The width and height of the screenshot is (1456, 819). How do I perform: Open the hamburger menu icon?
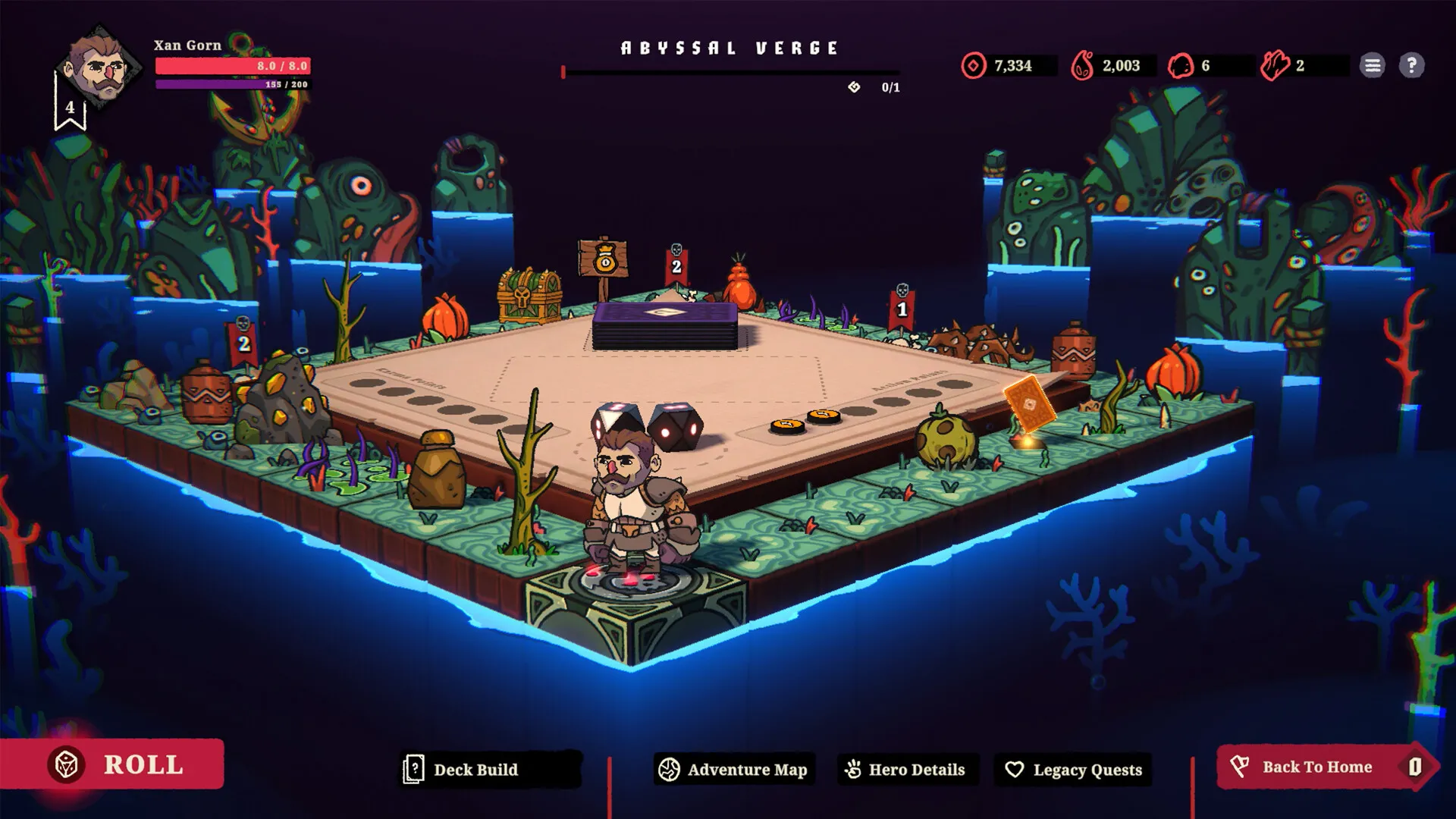click(1372, 65)
